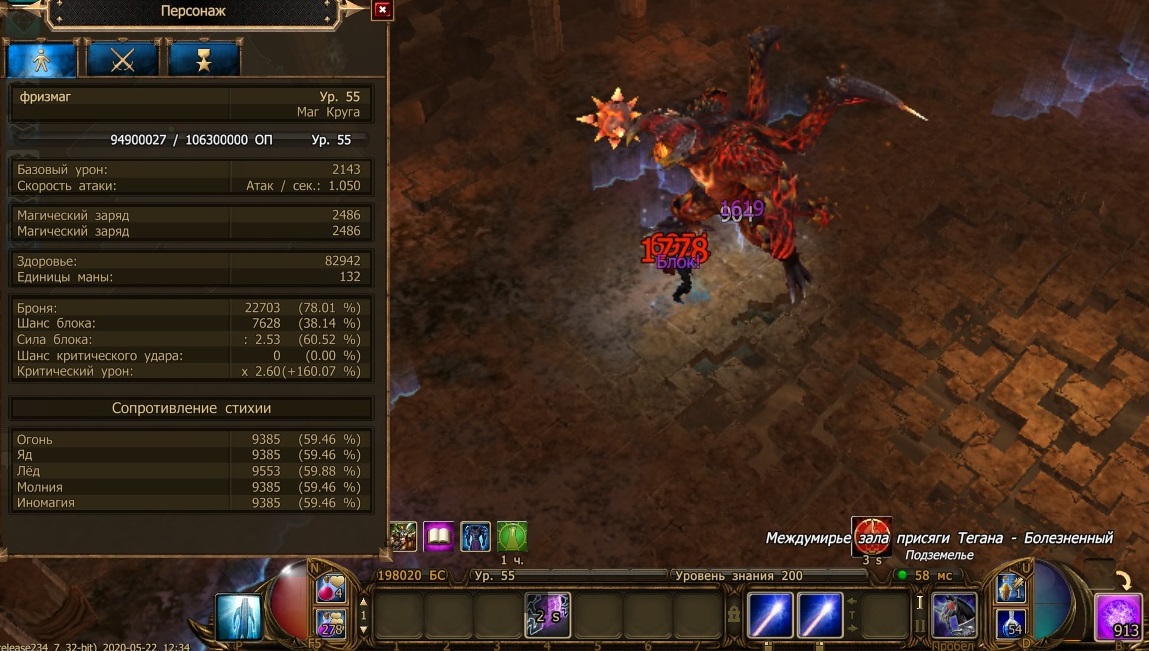Use the potion stack showing 278
The image size is (1149, 651).
pos(331,623)
